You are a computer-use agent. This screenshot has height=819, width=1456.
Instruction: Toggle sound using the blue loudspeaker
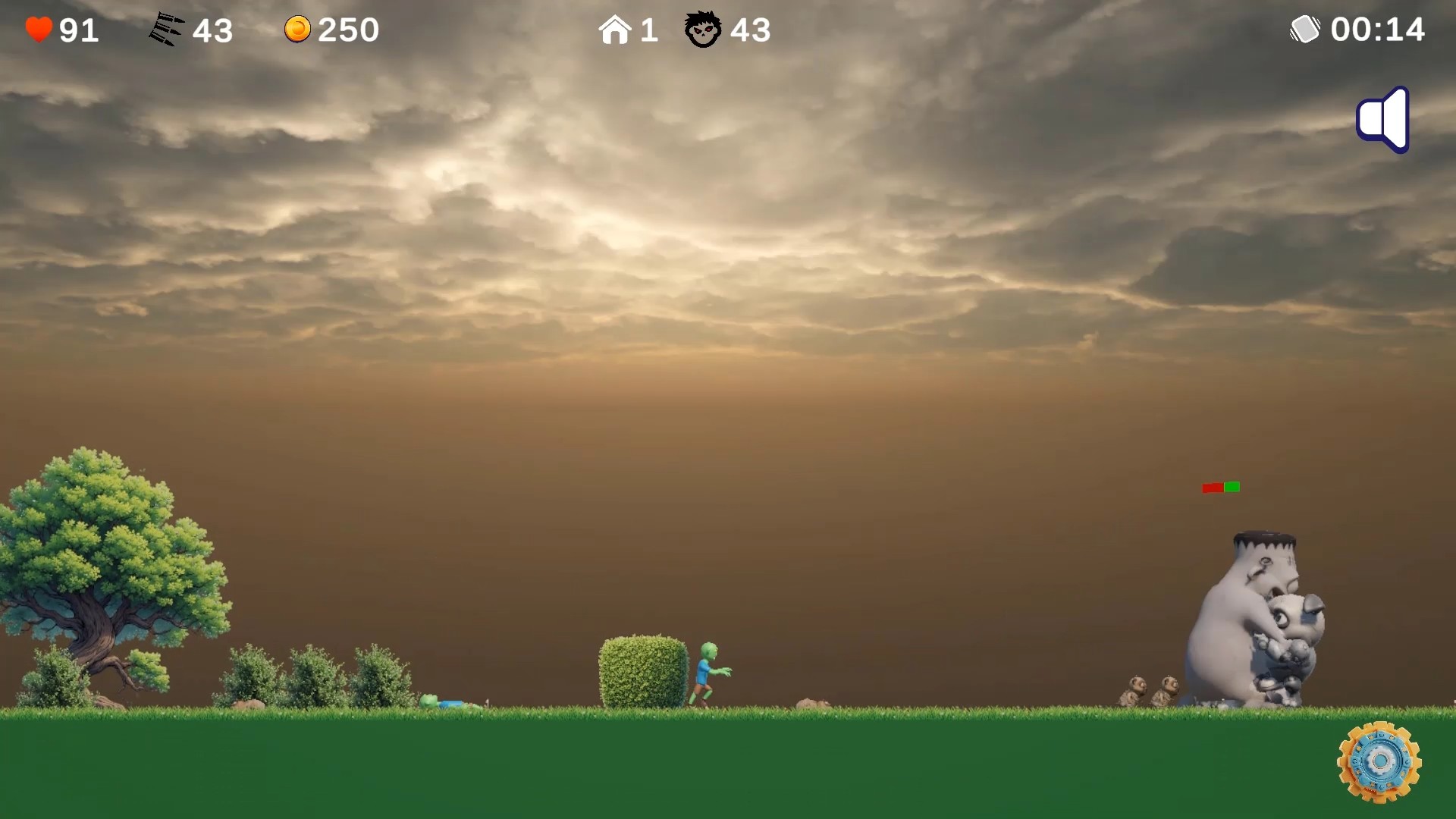(1382, 119)
